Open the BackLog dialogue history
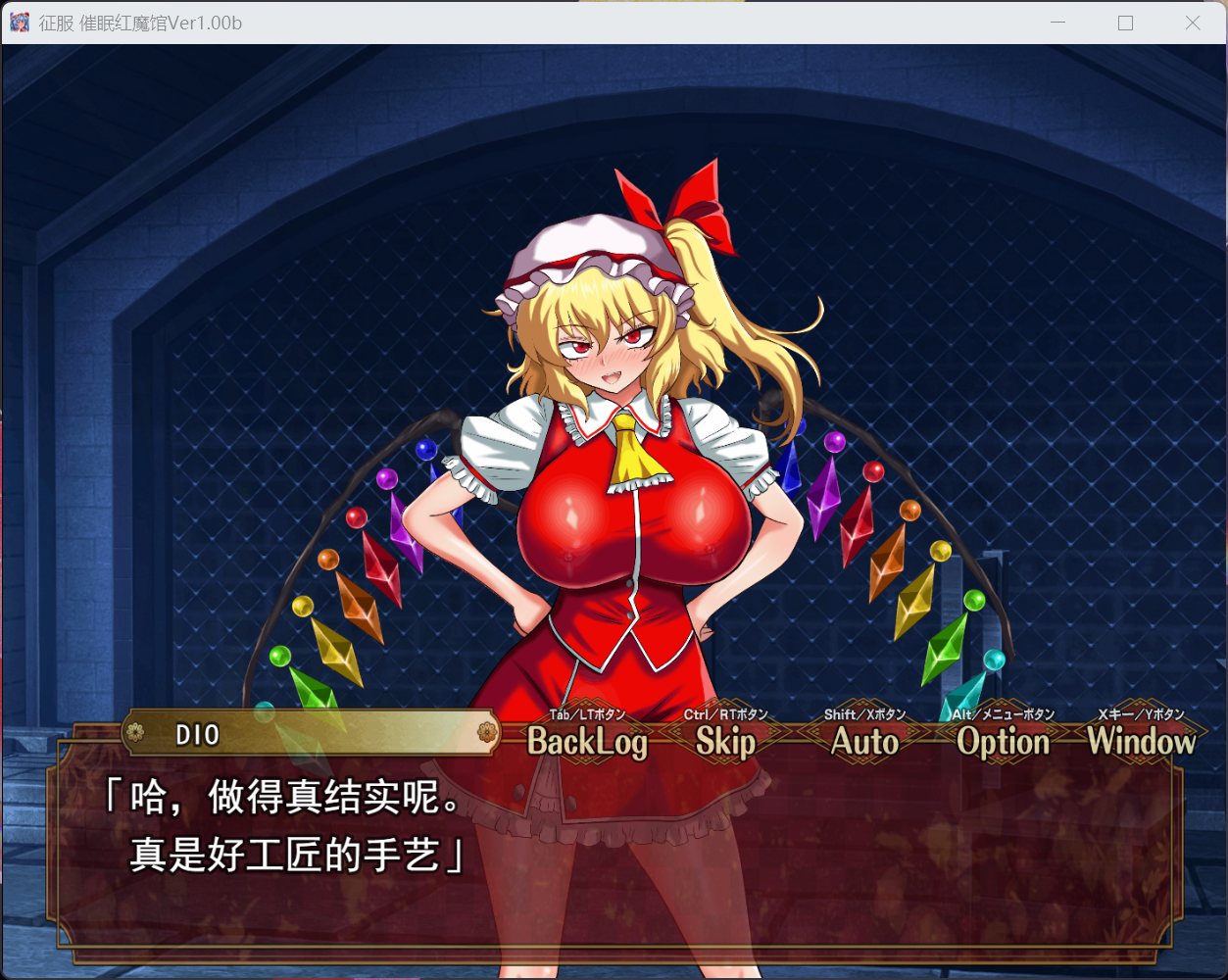1228x980 pixels. click(x=587, y=742)
